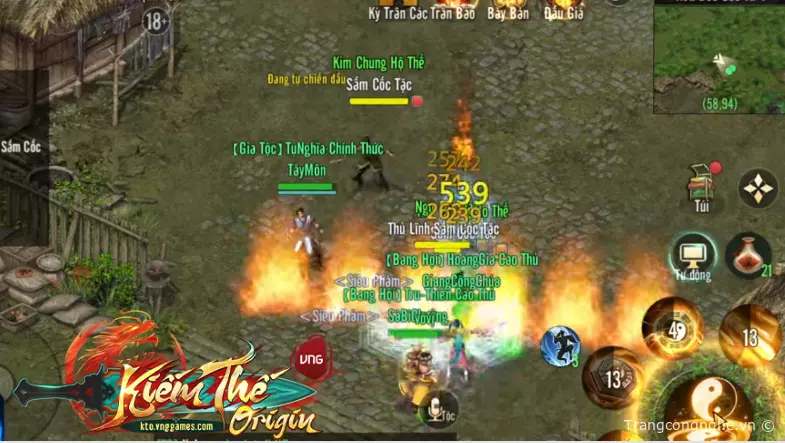Open Bày Bán stall menu

[508, 13]
